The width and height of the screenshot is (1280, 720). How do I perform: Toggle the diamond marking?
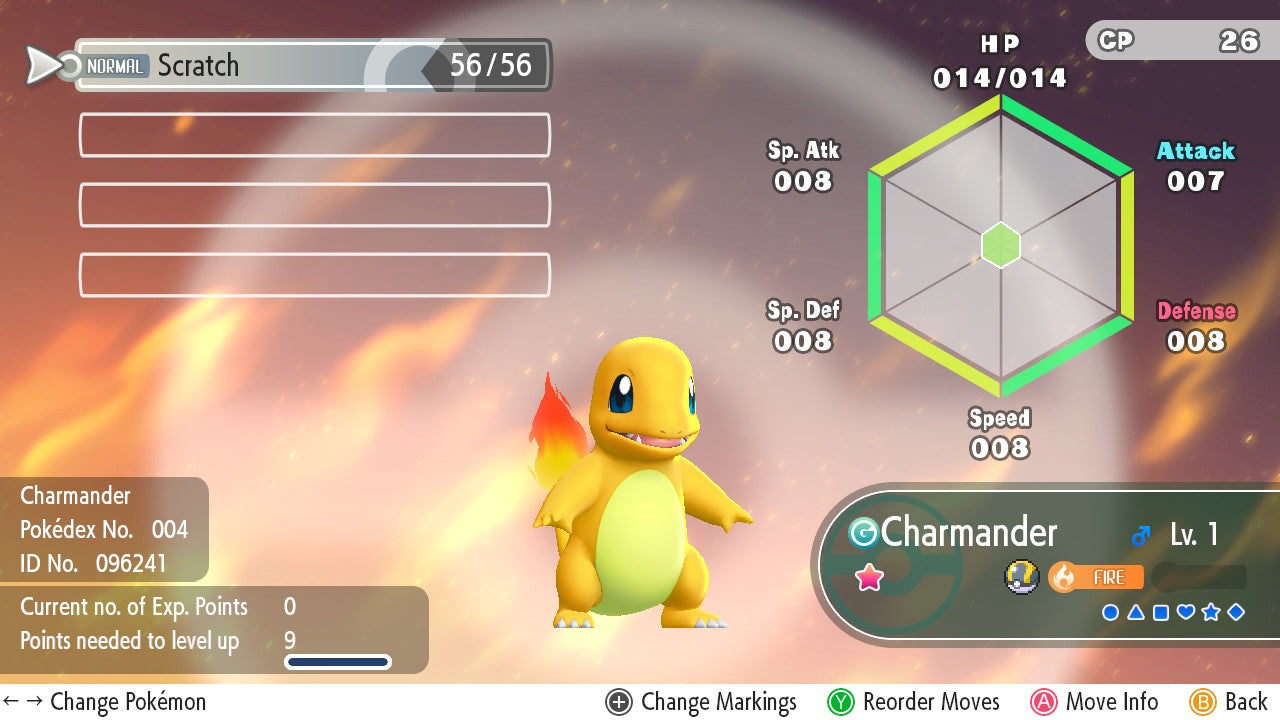pos(1236,612)
